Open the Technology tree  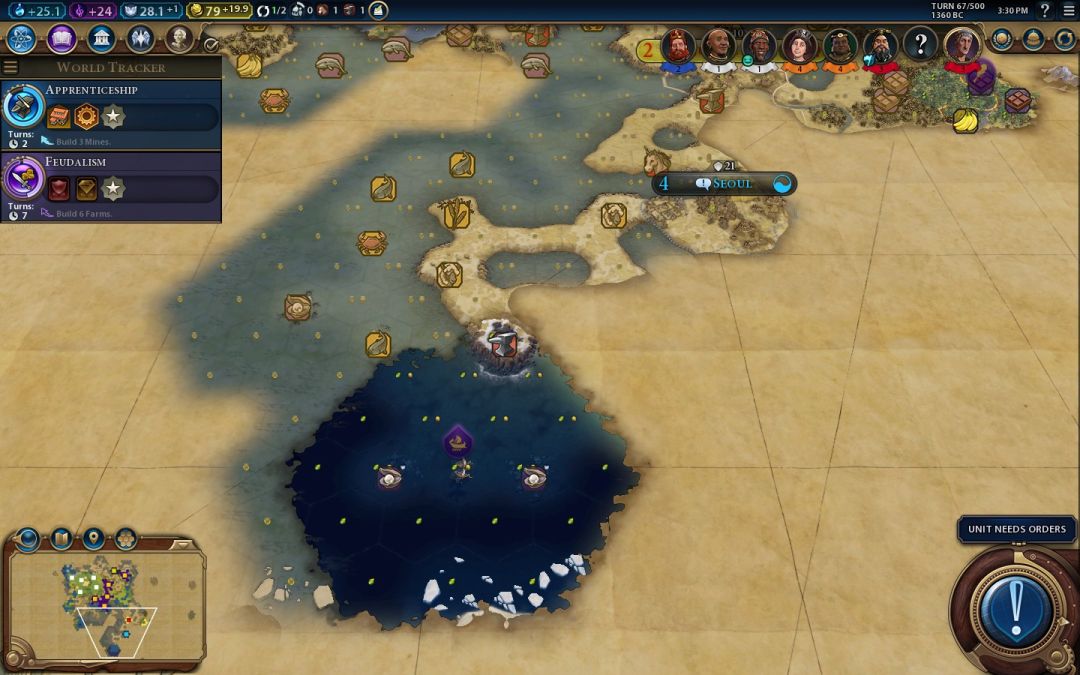tap(22, 39)
